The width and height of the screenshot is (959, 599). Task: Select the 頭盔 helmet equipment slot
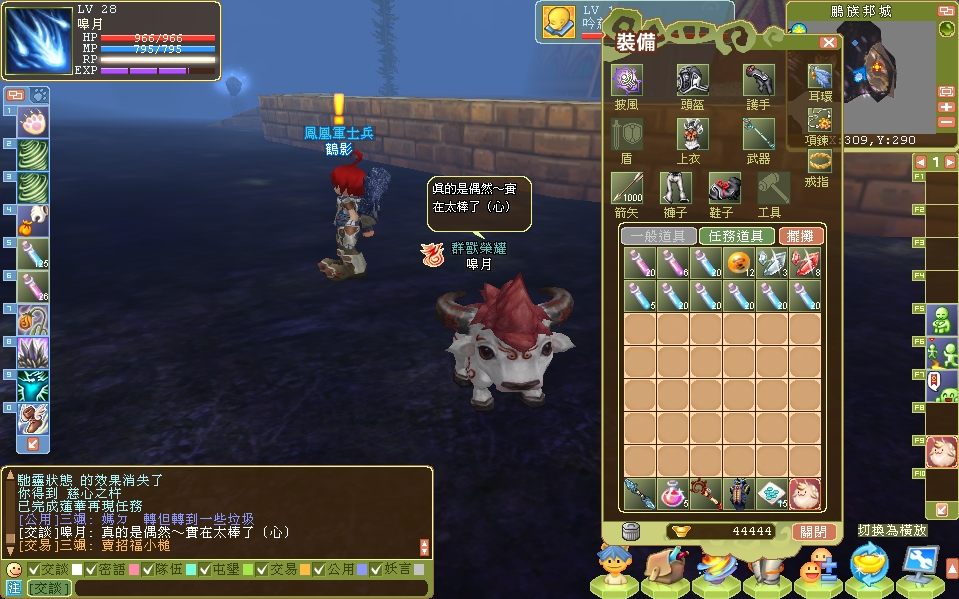tap(691, 81)
